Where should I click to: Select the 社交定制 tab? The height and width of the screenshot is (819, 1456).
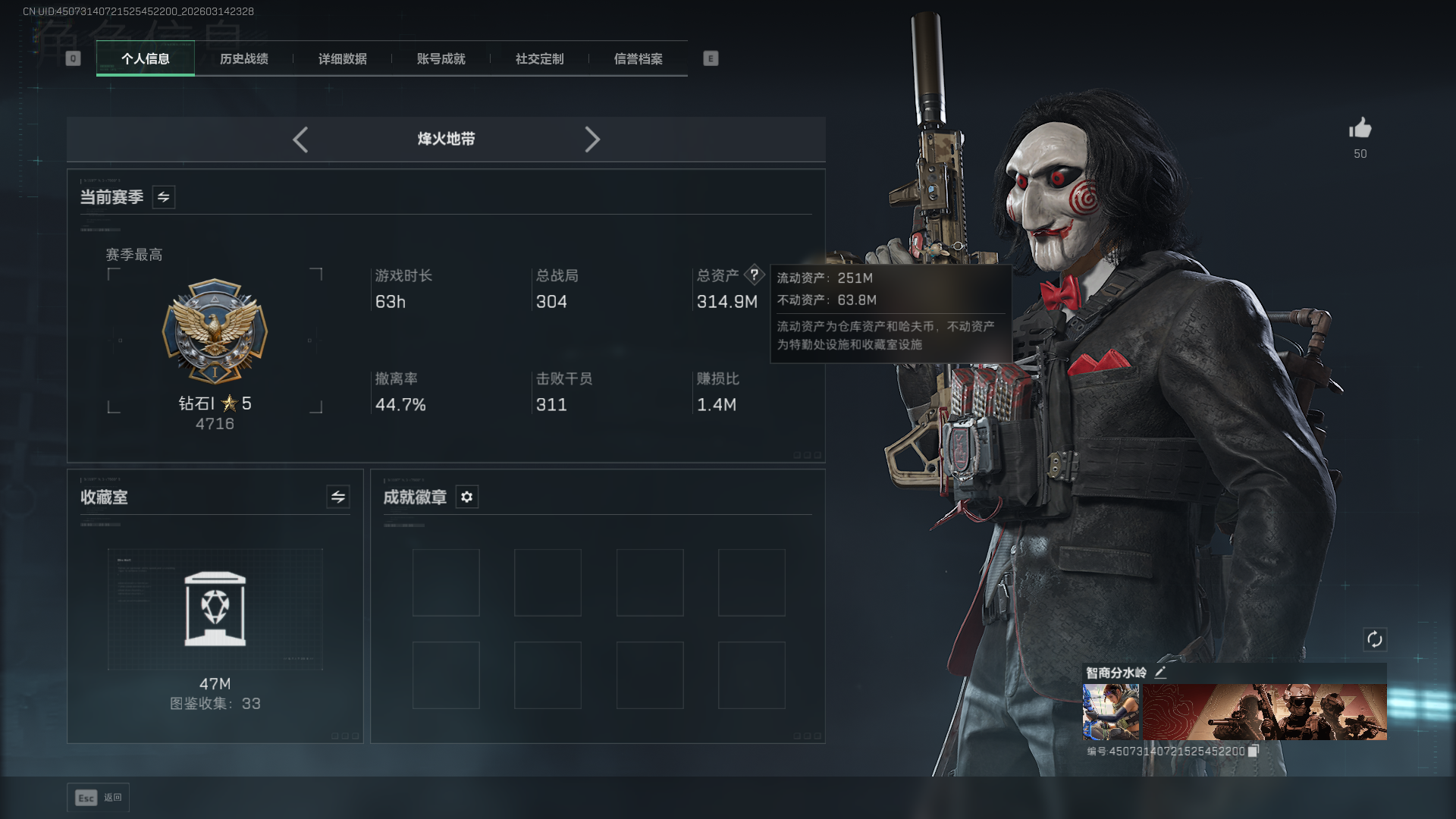click(538, 59)
